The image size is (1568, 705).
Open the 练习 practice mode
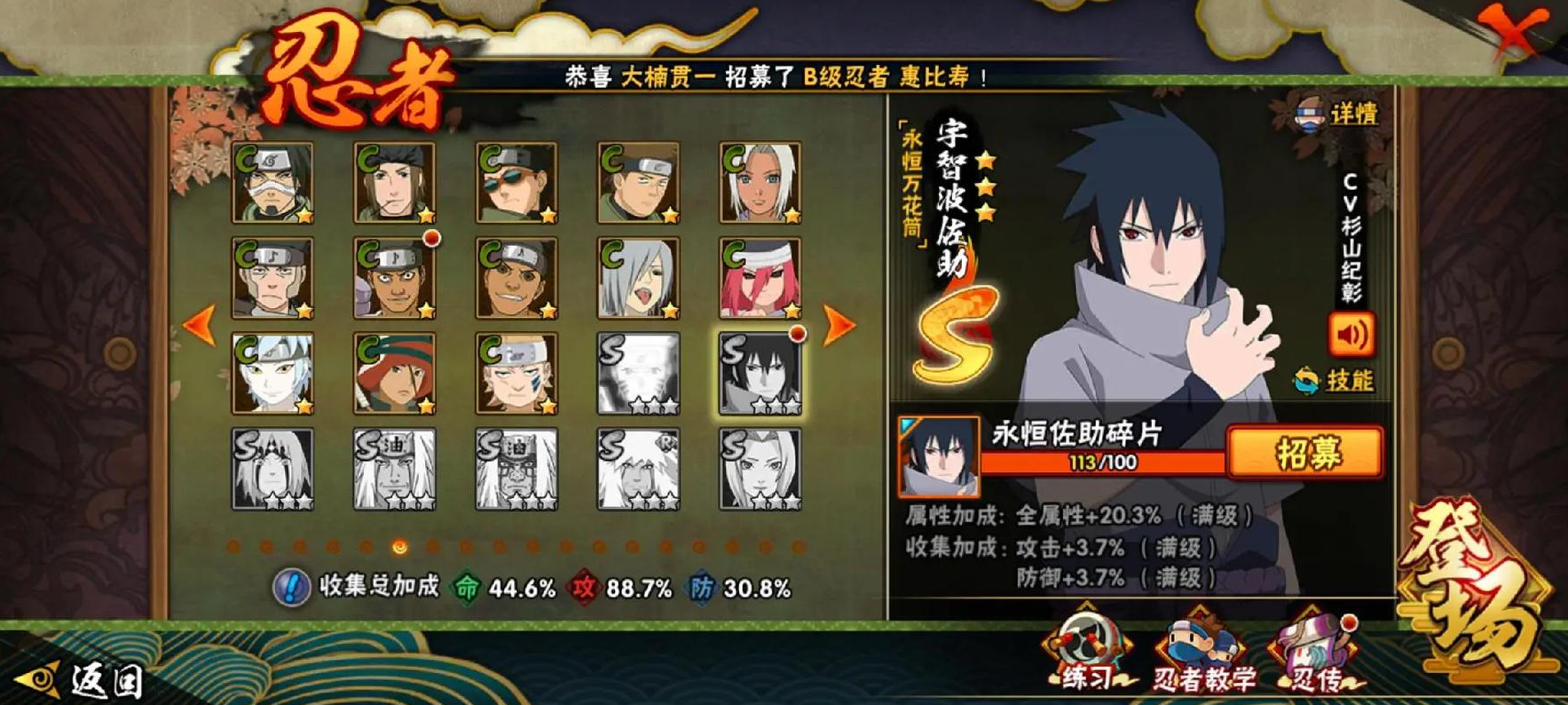tap(1087, 653)
